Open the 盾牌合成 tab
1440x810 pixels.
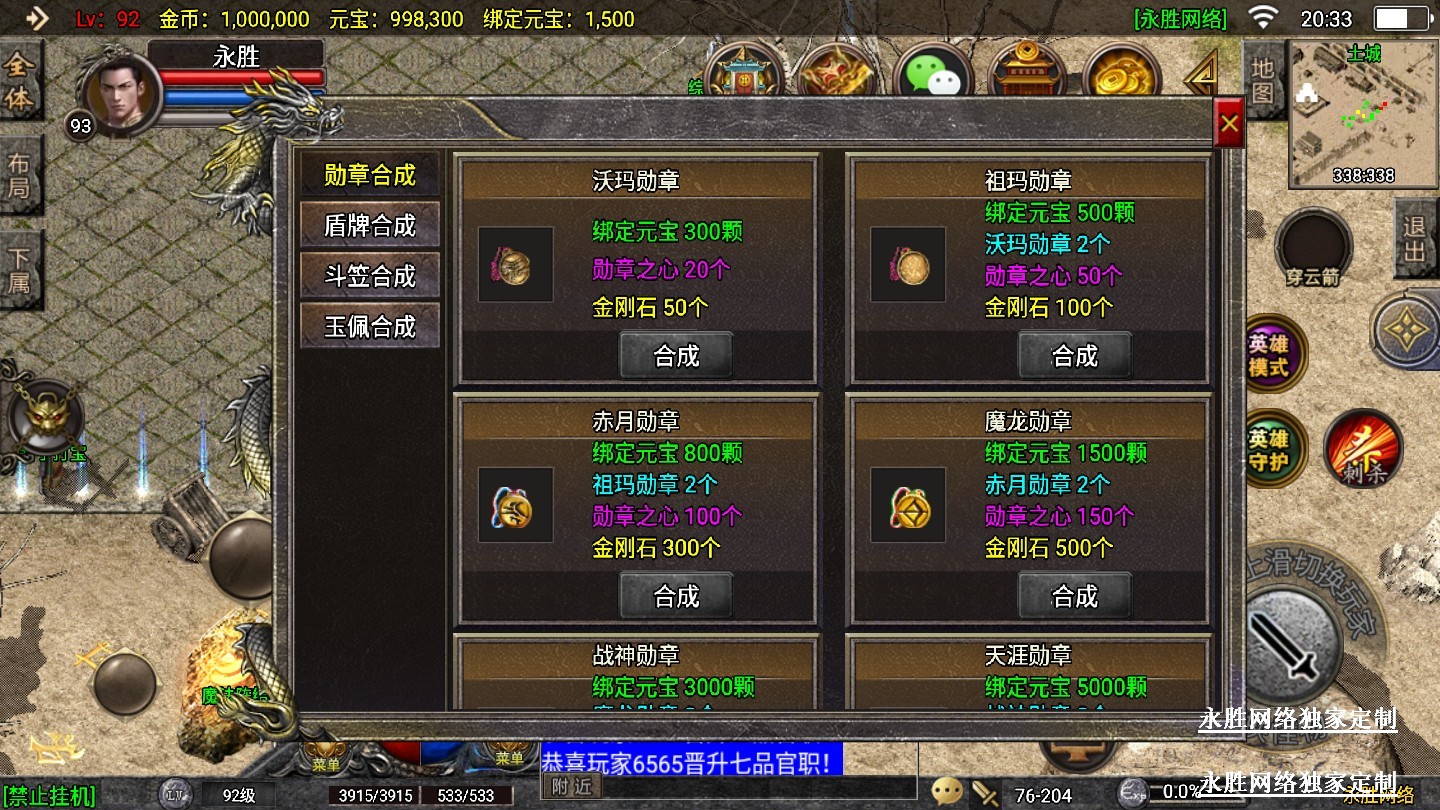point(369,225)
